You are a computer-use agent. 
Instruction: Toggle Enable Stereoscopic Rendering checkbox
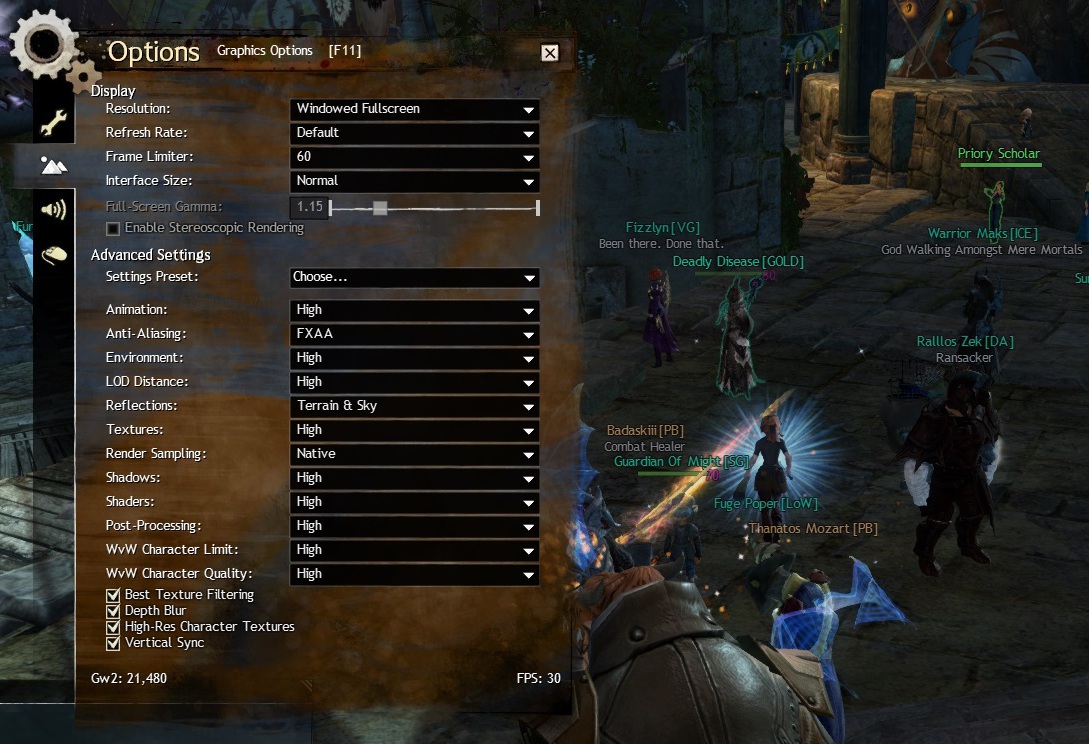(x=113, y=229)
